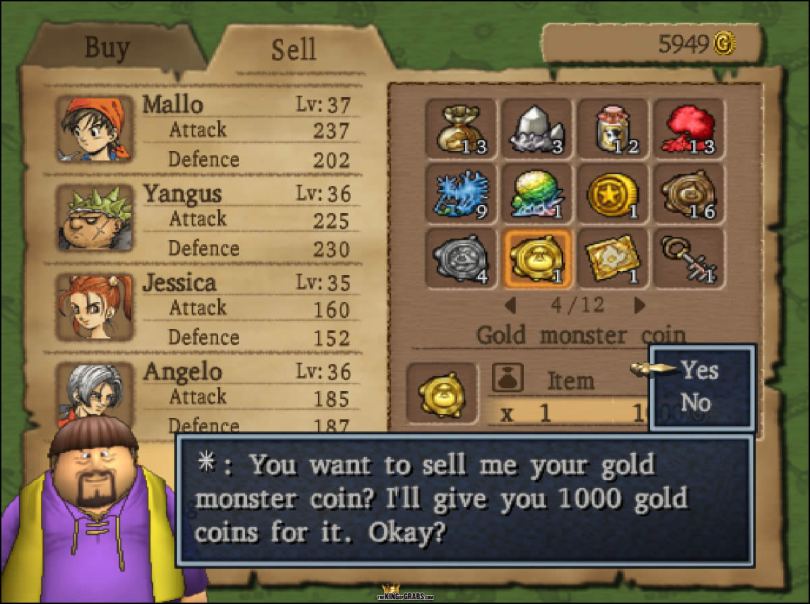
Task: Switch to the Buy tab
Action: [x=106, y=47]
